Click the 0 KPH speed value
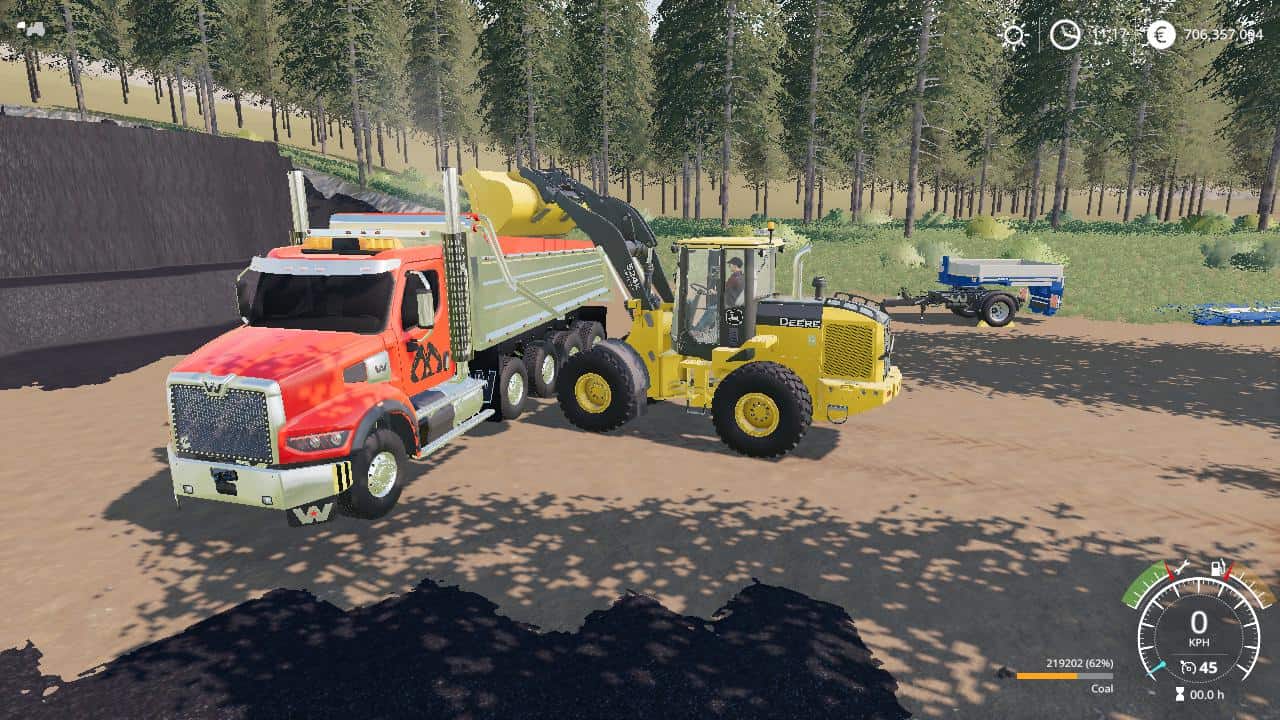The height and width of the screenshot is (720, 1280). pos(1197,619)
